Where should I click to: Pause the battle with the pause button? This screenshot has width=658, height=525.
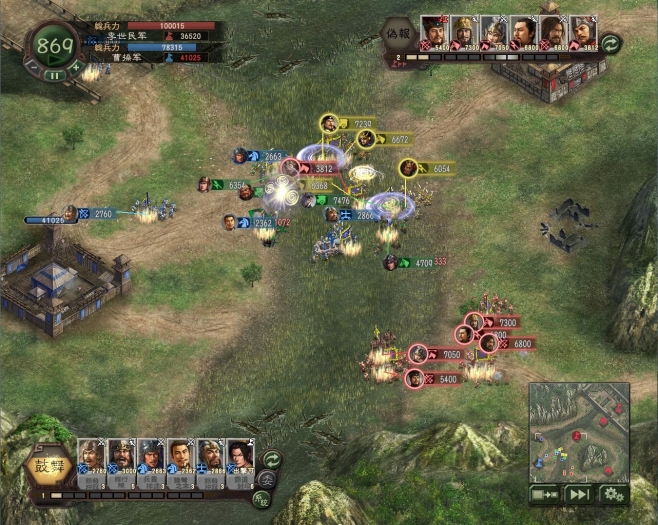click(54, 75)
